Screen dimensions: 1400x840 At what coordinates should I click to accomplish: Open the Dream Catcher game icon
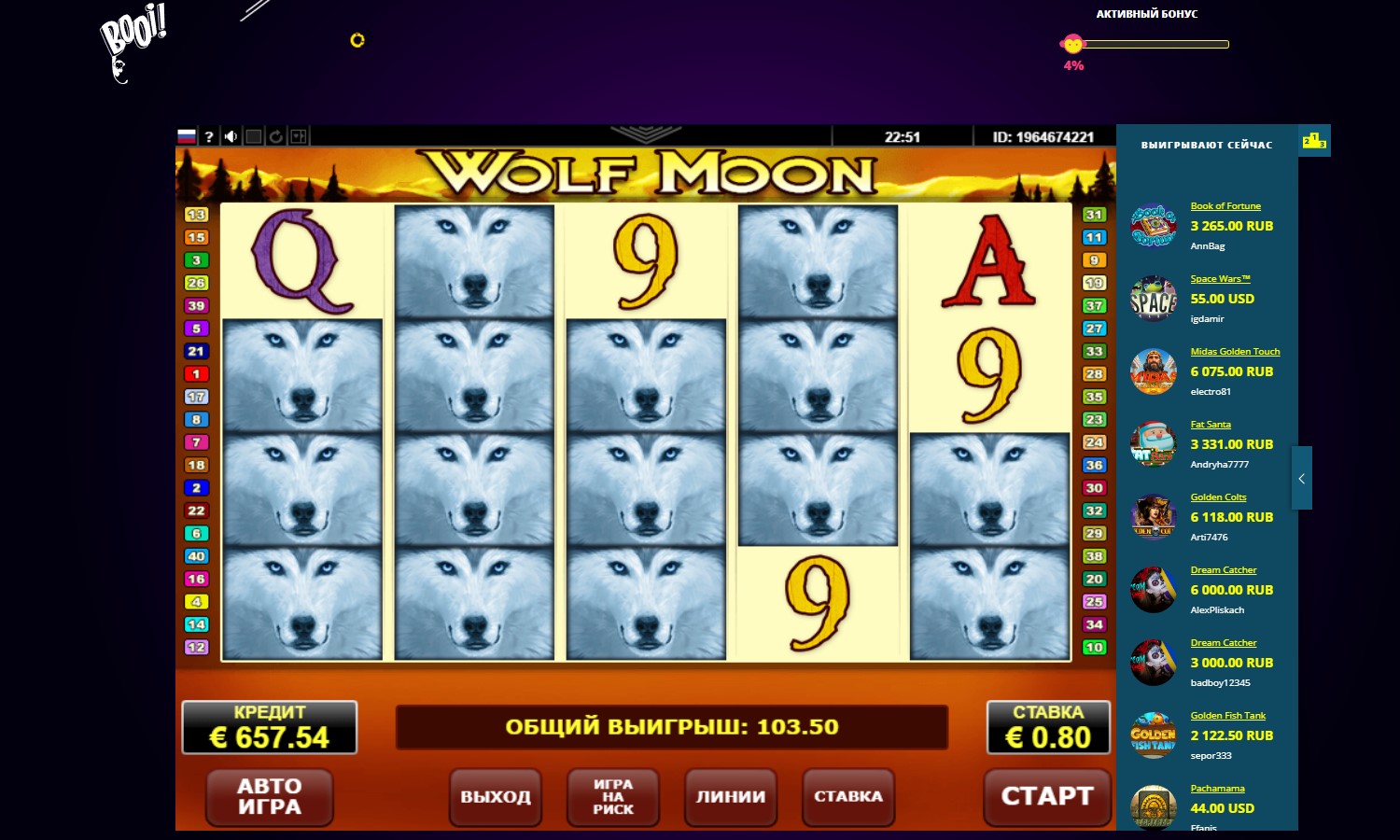coord(1154,590)
